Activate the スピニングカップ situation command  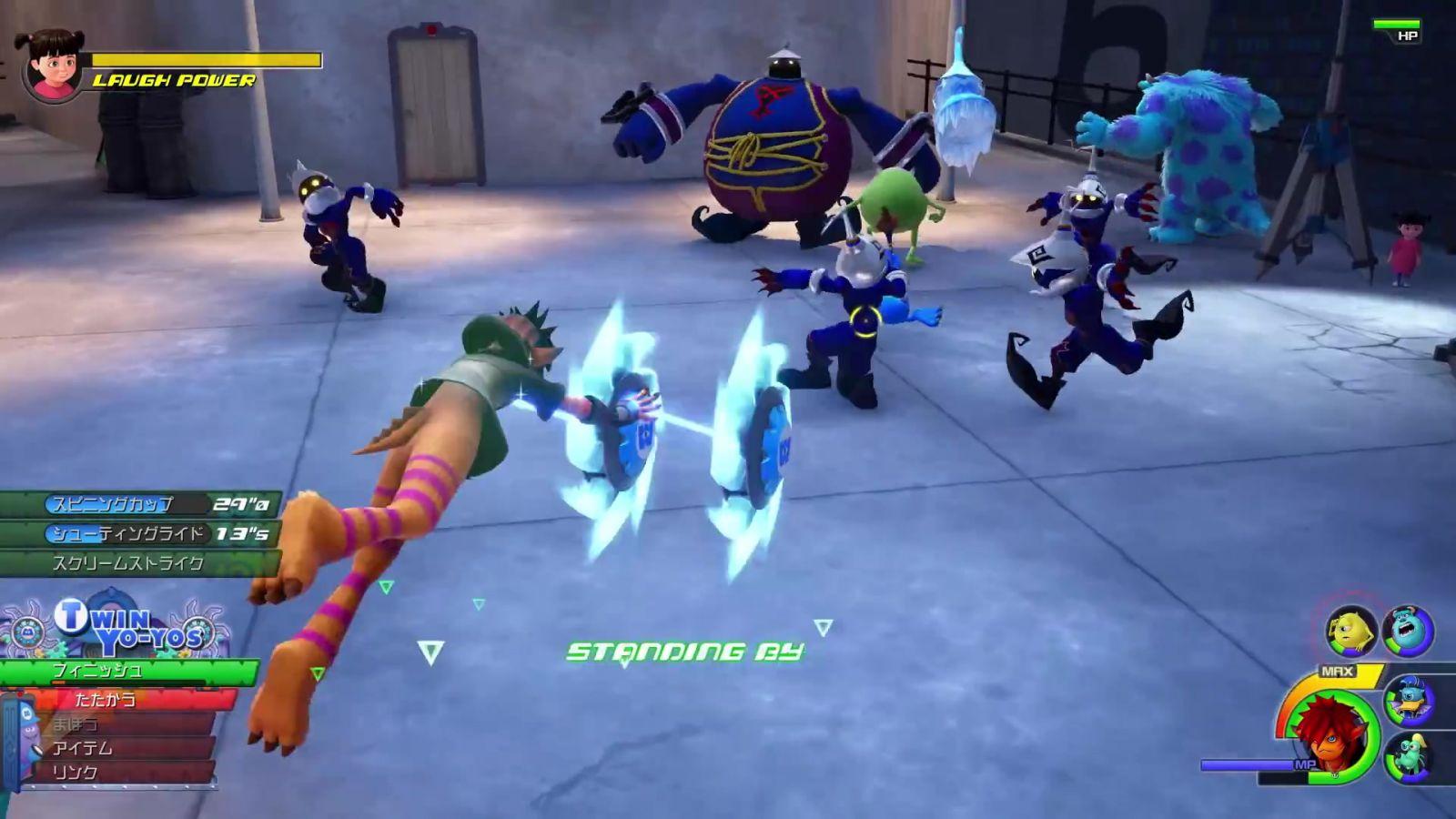tap(136, 504)
